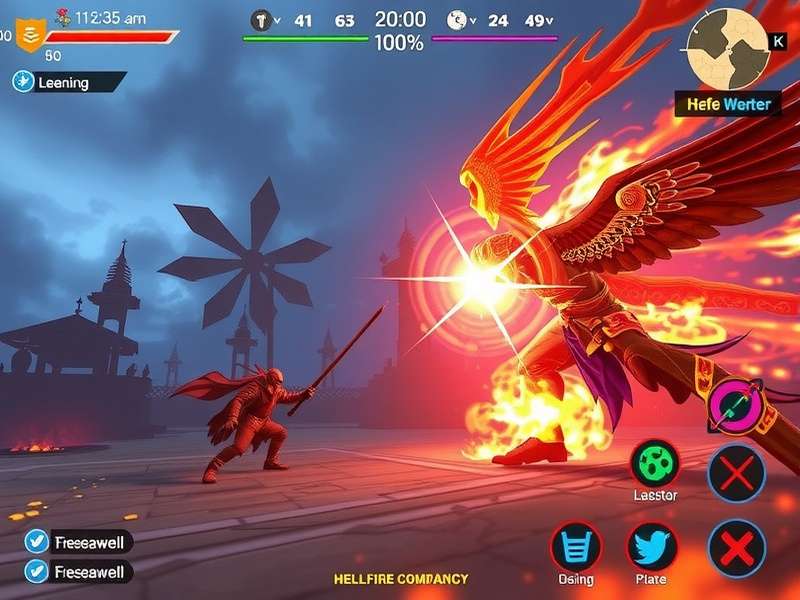Use the Plate blue bird ability
The image size is (800, 600).
(652, 548)
